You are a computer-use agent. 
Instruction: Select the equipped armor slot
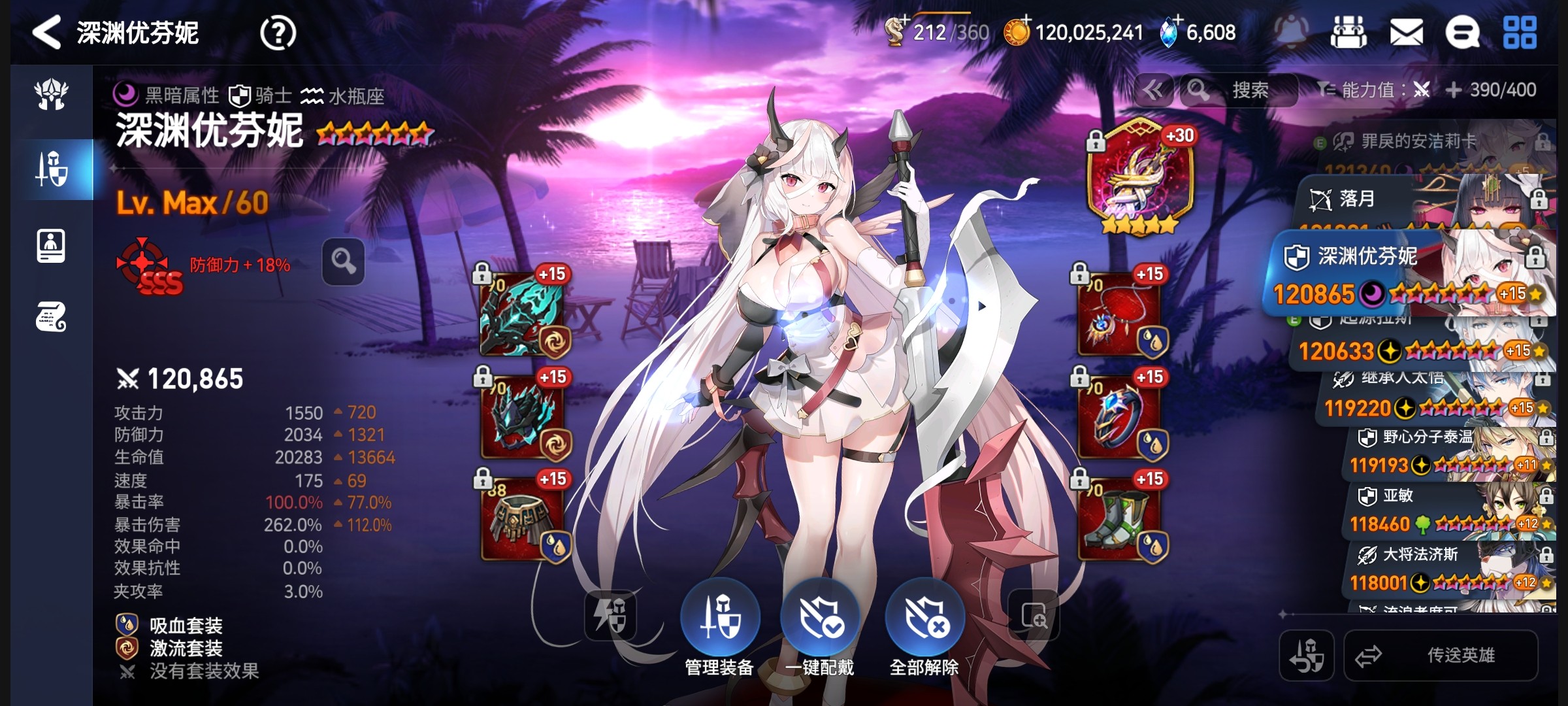(x=522, y=520)
